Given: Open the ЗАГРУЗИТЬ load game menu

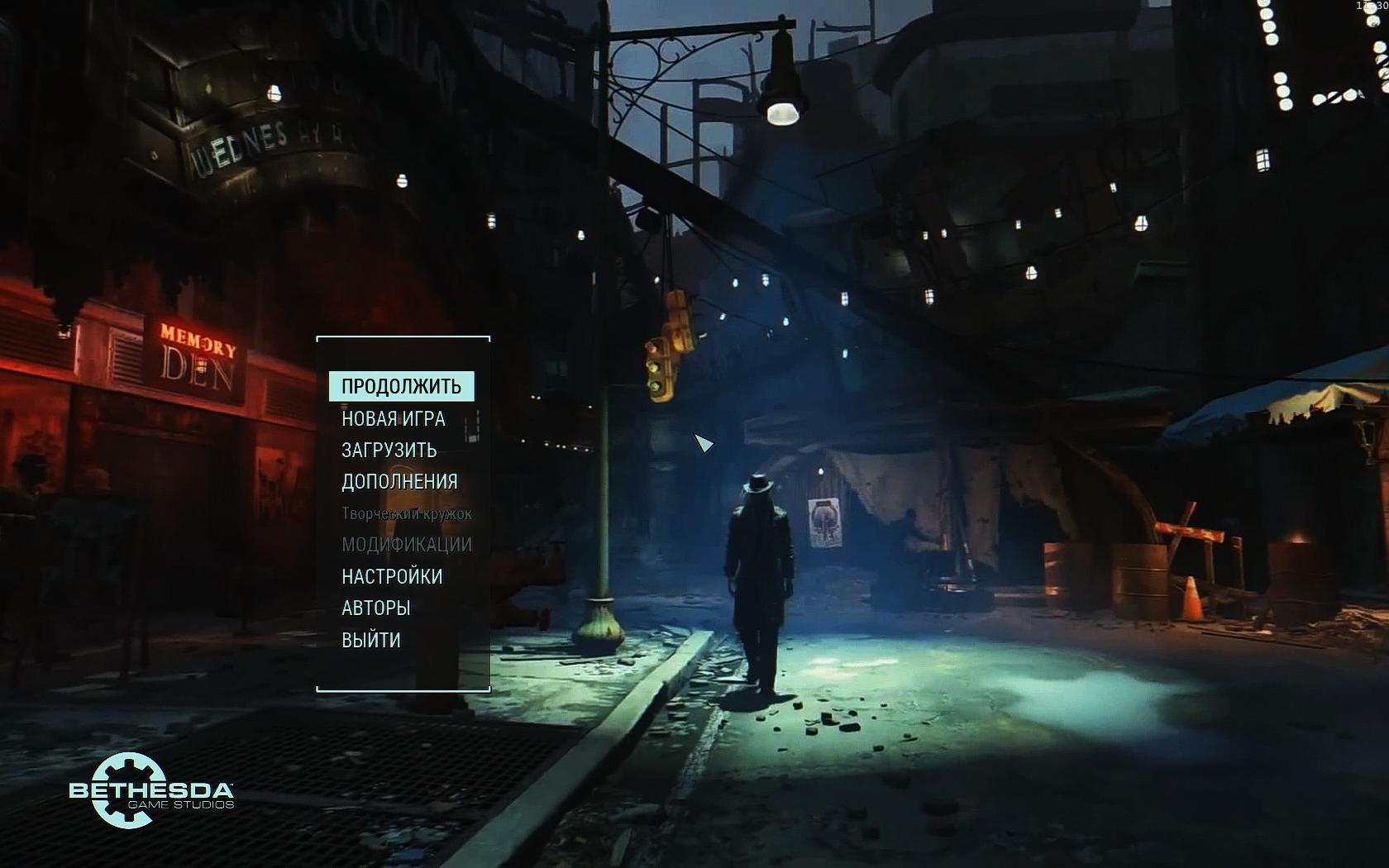Looking at the screenshot, I should click(x=389, y=450).
